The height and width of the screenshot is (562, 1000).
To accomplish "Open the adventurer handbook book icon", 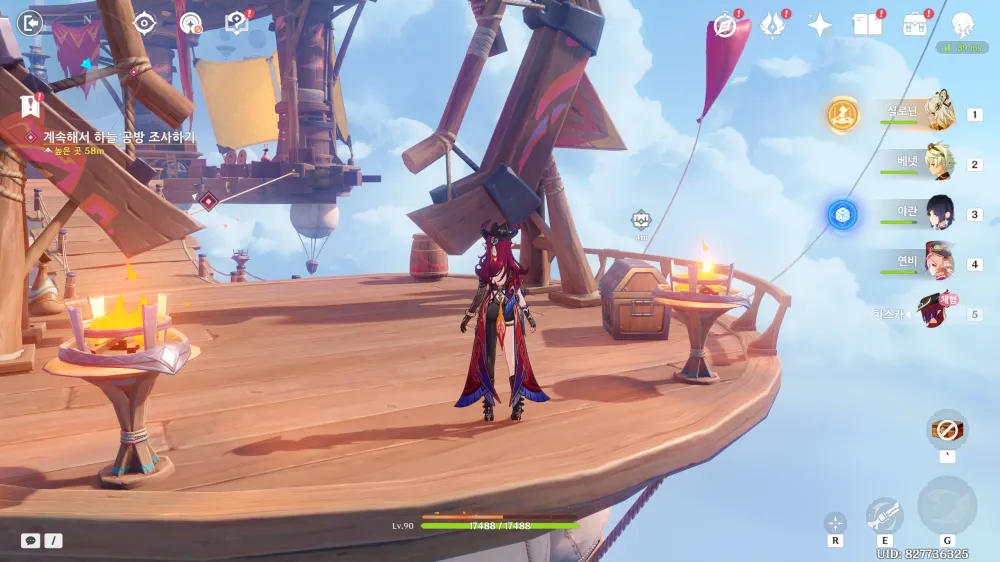I will point(867,25).
